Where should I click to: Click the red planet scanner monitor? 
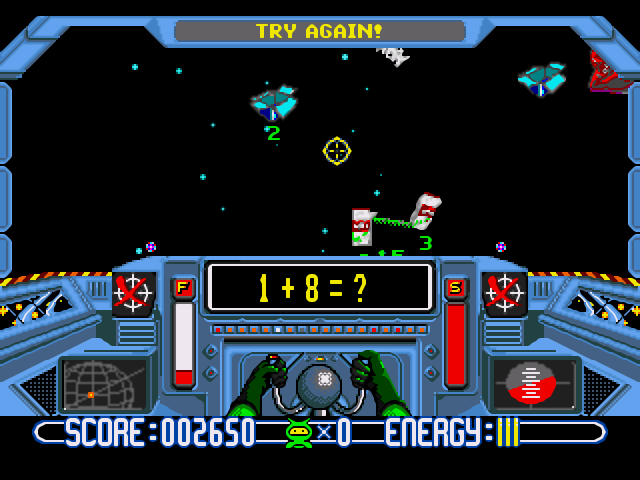point(534,383)
